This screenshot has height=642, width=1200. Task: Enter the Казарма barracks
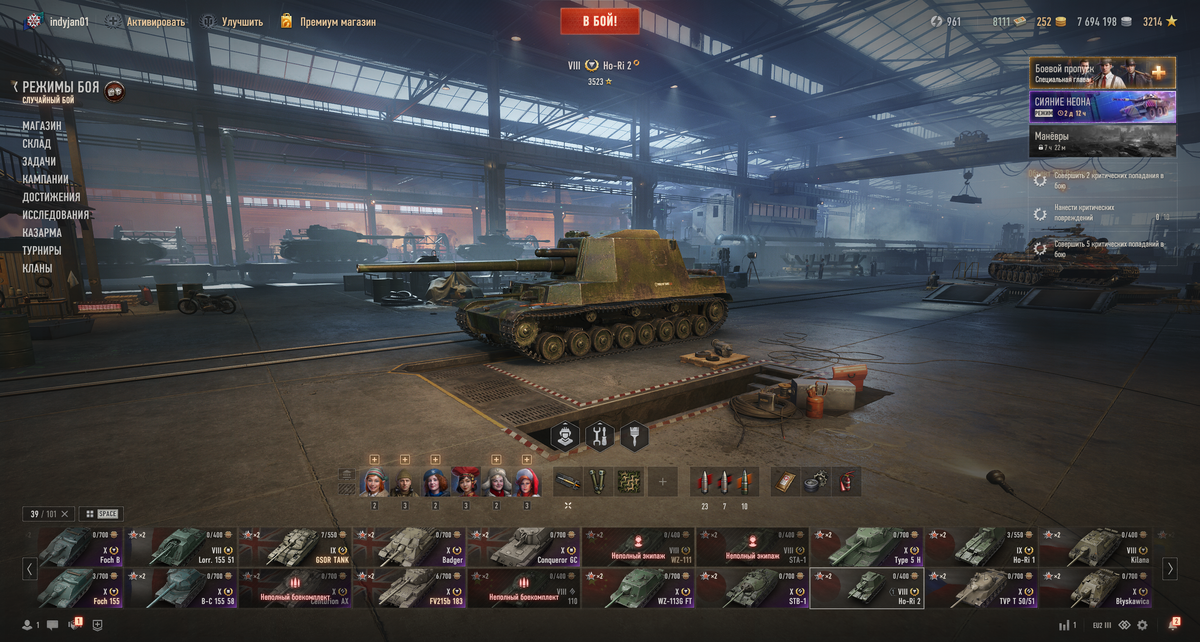[x=42, y=232]
